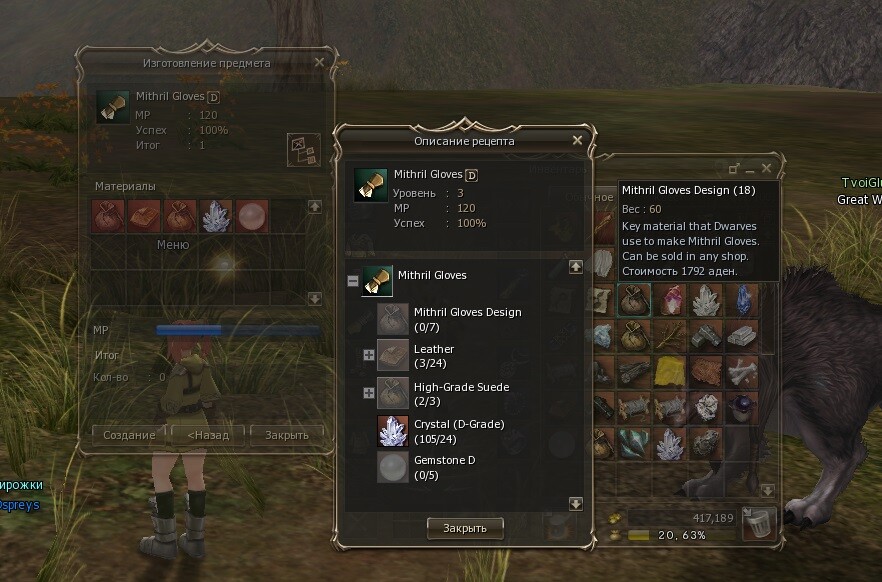Close the recipe description window via its X
Viewport: 882px width, 582px height.
coord(577,141)
